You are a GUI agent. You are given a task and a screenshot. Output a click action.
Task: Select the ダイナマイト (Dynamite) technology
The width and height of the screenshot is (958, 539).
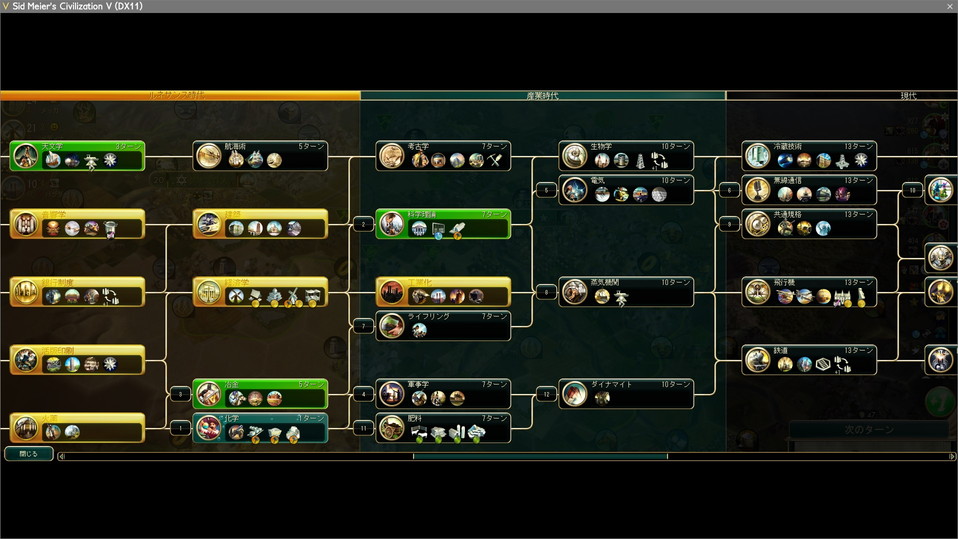click(x=626, y=393)
